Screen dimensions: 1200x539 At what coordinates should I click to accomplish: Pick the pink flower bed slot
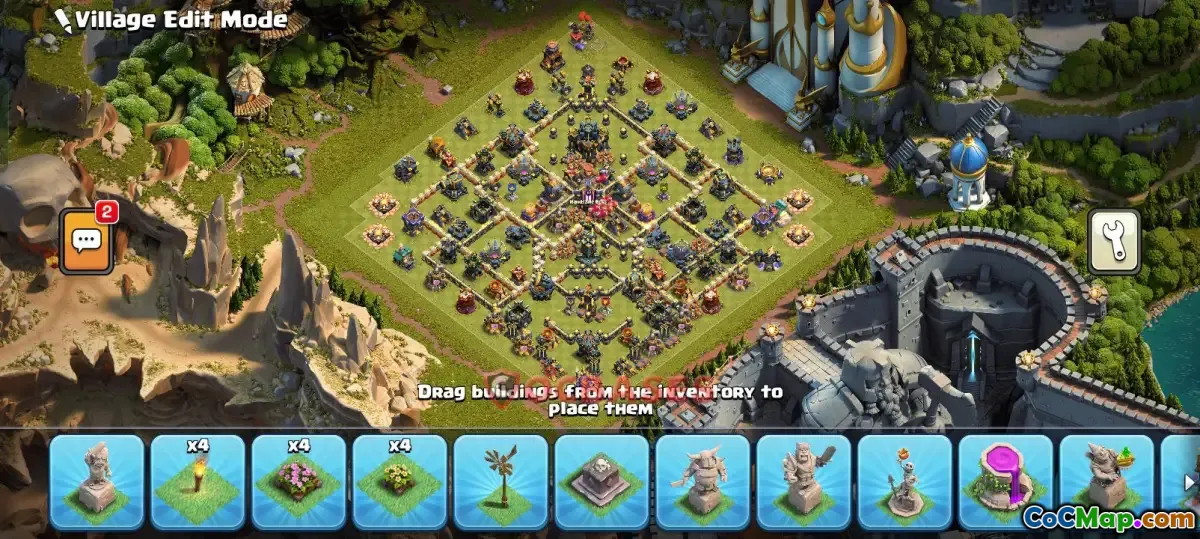coord(298,481)
